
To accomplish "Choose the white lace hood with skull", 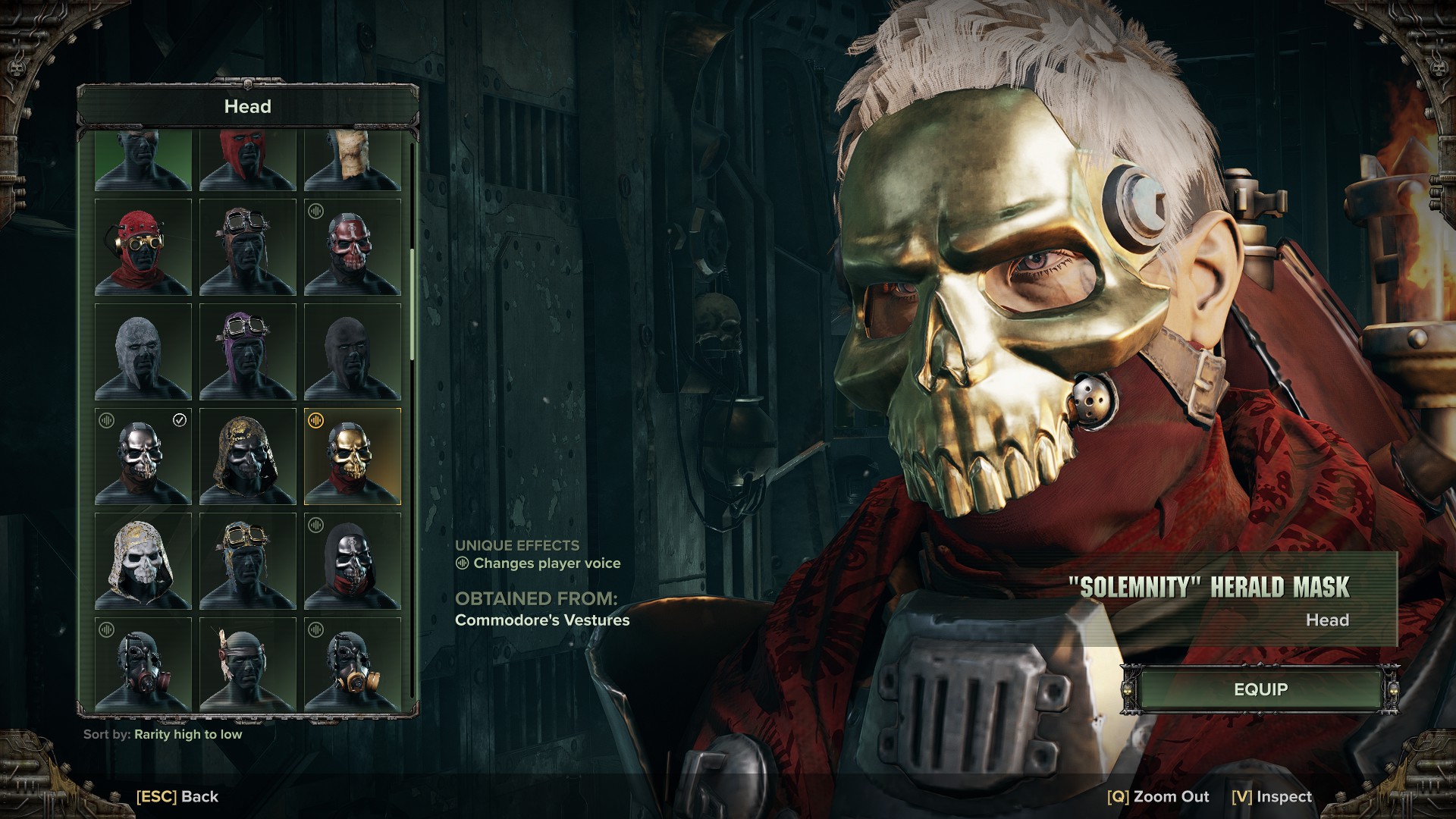I will click(x=143, y=561).
